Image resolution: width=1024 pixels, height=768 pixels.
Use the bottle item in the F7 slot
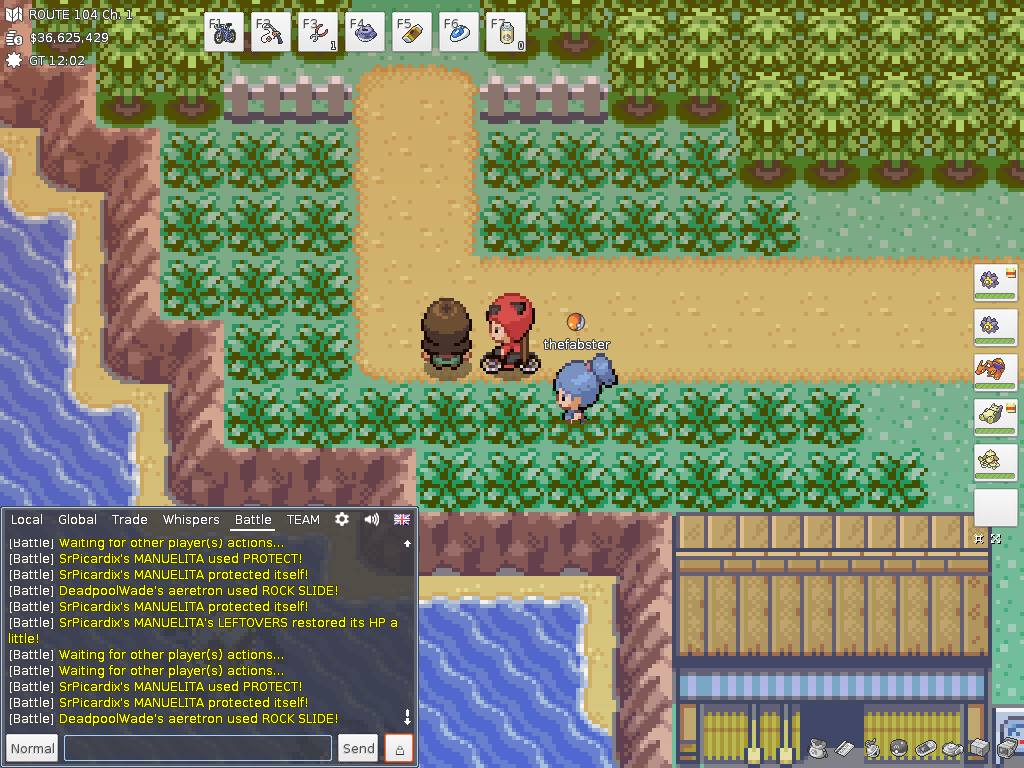click(506, 32)
